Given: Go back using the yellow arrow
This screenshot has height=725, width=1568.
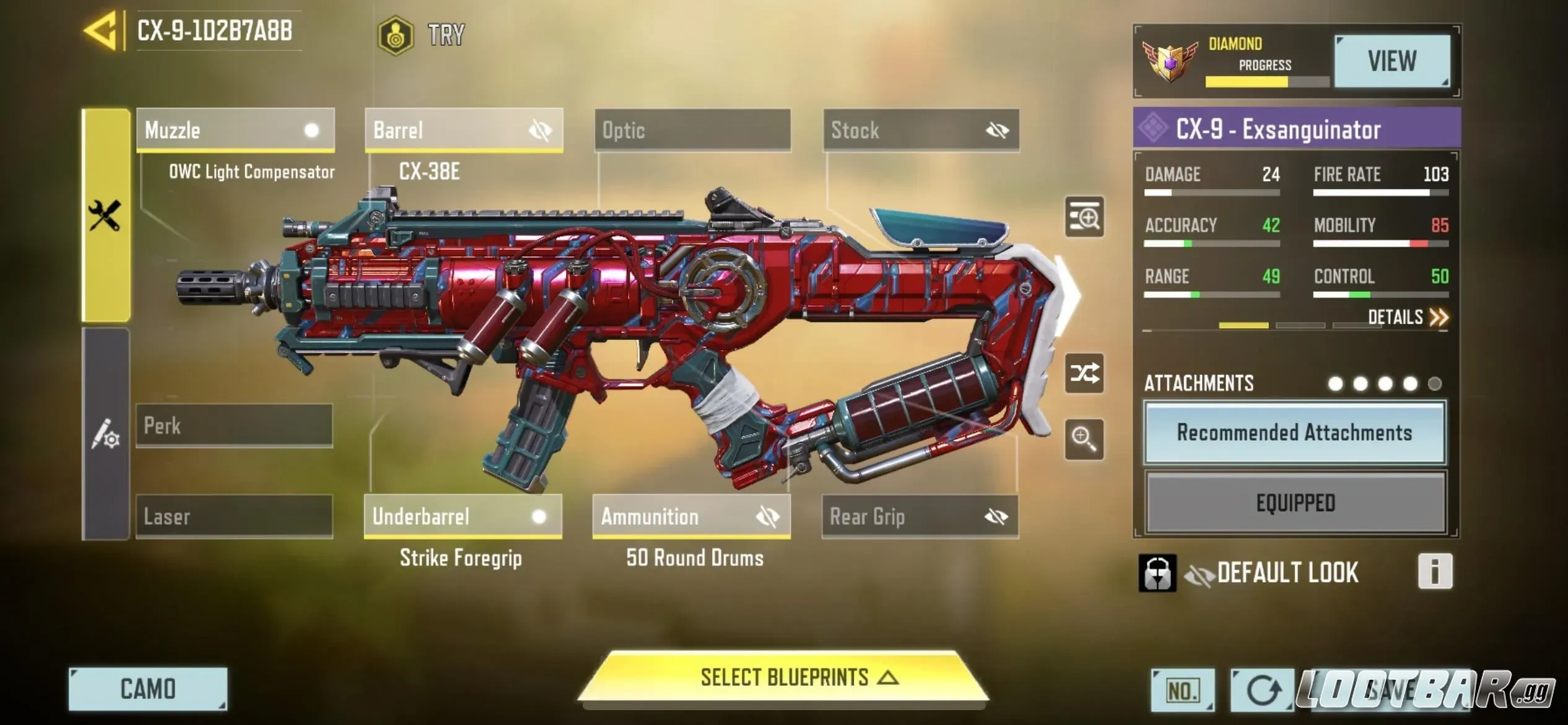Looking at the screenshot, I should click(101, 30).
